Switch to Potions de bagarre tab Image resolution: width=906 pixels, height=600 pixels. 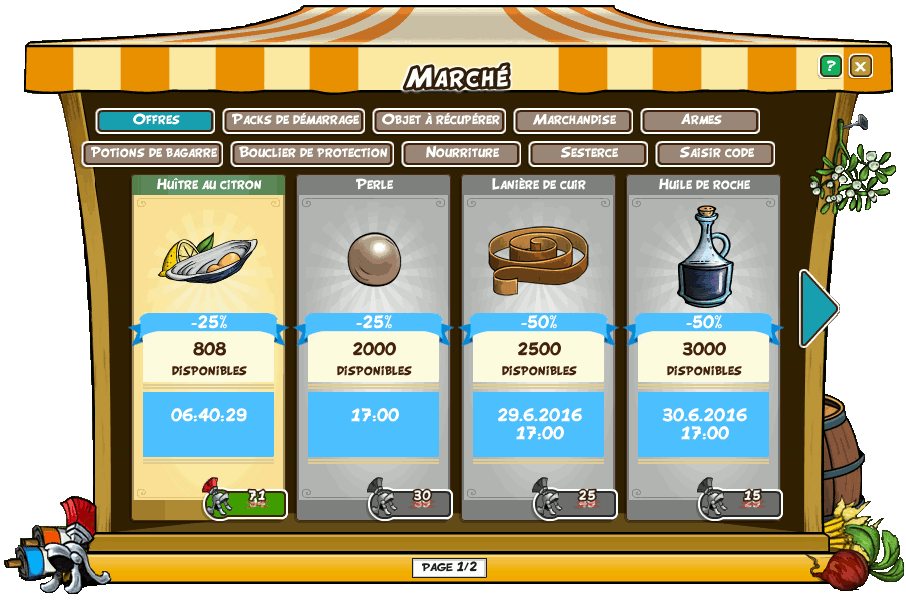152,153
